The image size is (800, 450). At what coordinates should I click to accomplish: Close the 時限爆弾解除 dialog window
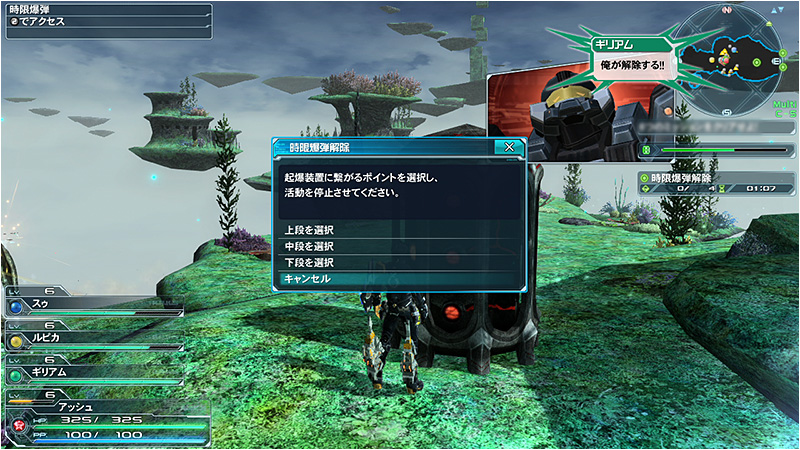(x=509, y=146)
